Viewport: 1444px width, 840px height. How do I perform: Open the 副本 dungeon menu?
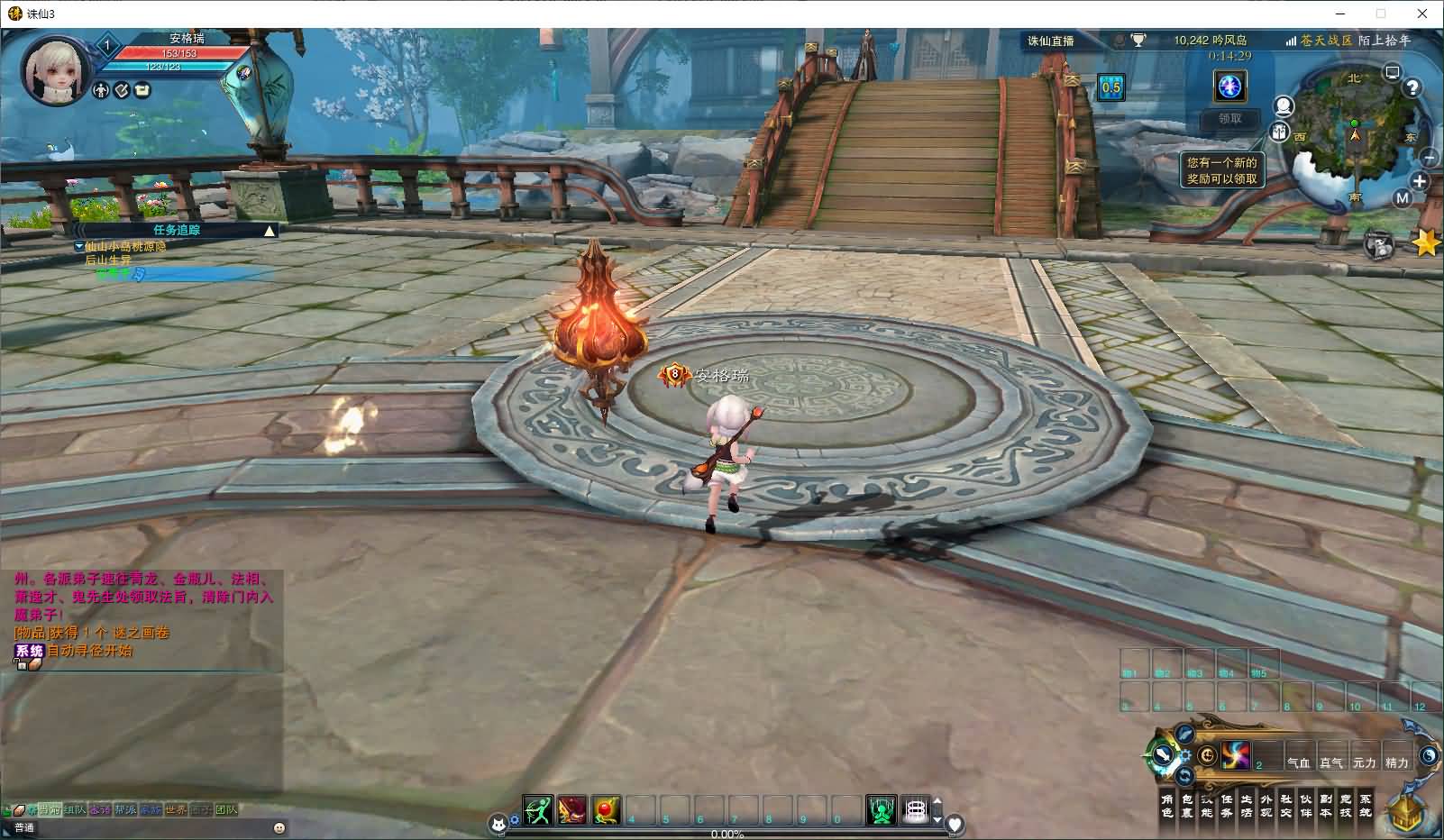1325,806
